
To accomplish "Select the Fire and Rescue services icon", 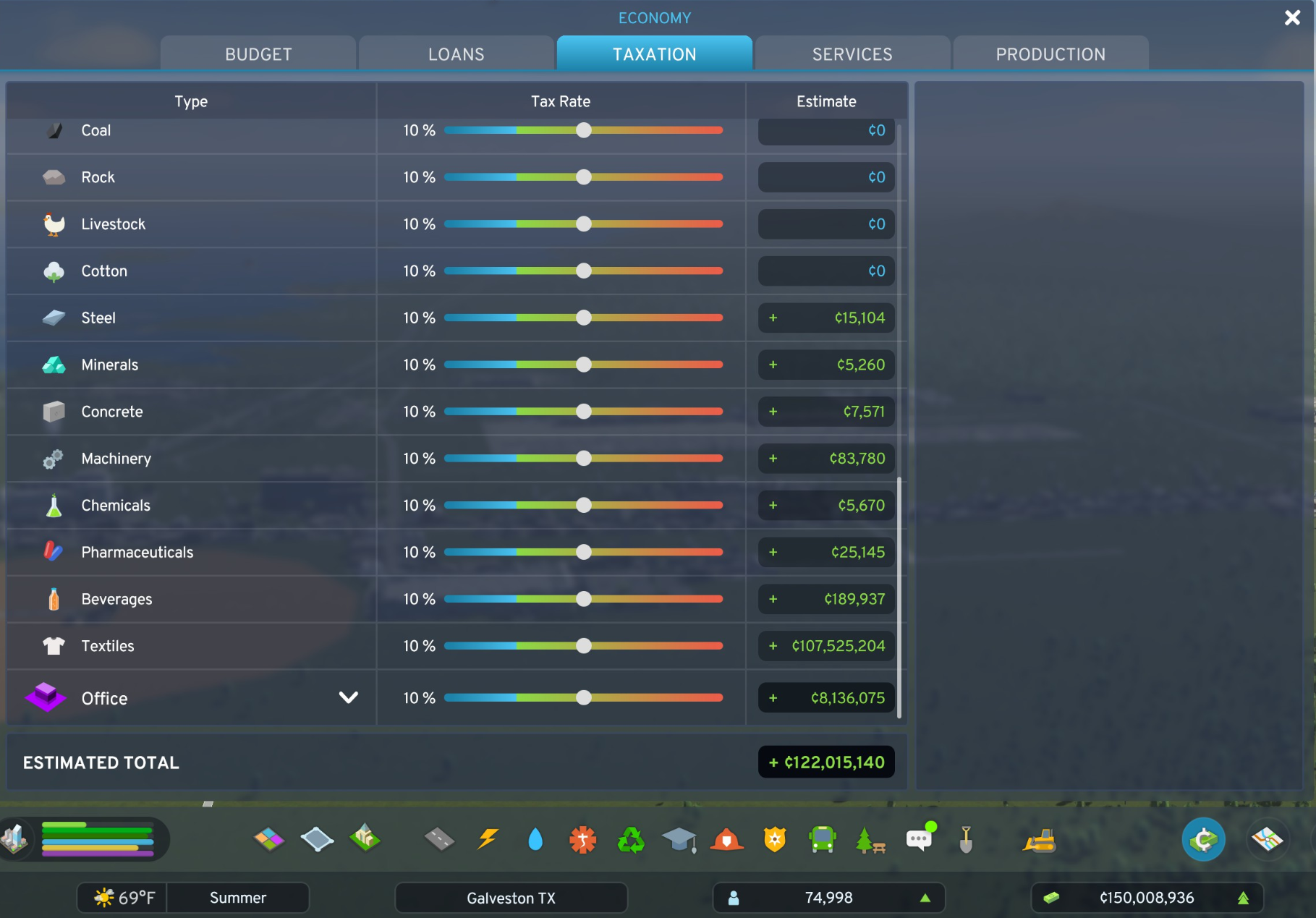I will pos(728,839).
